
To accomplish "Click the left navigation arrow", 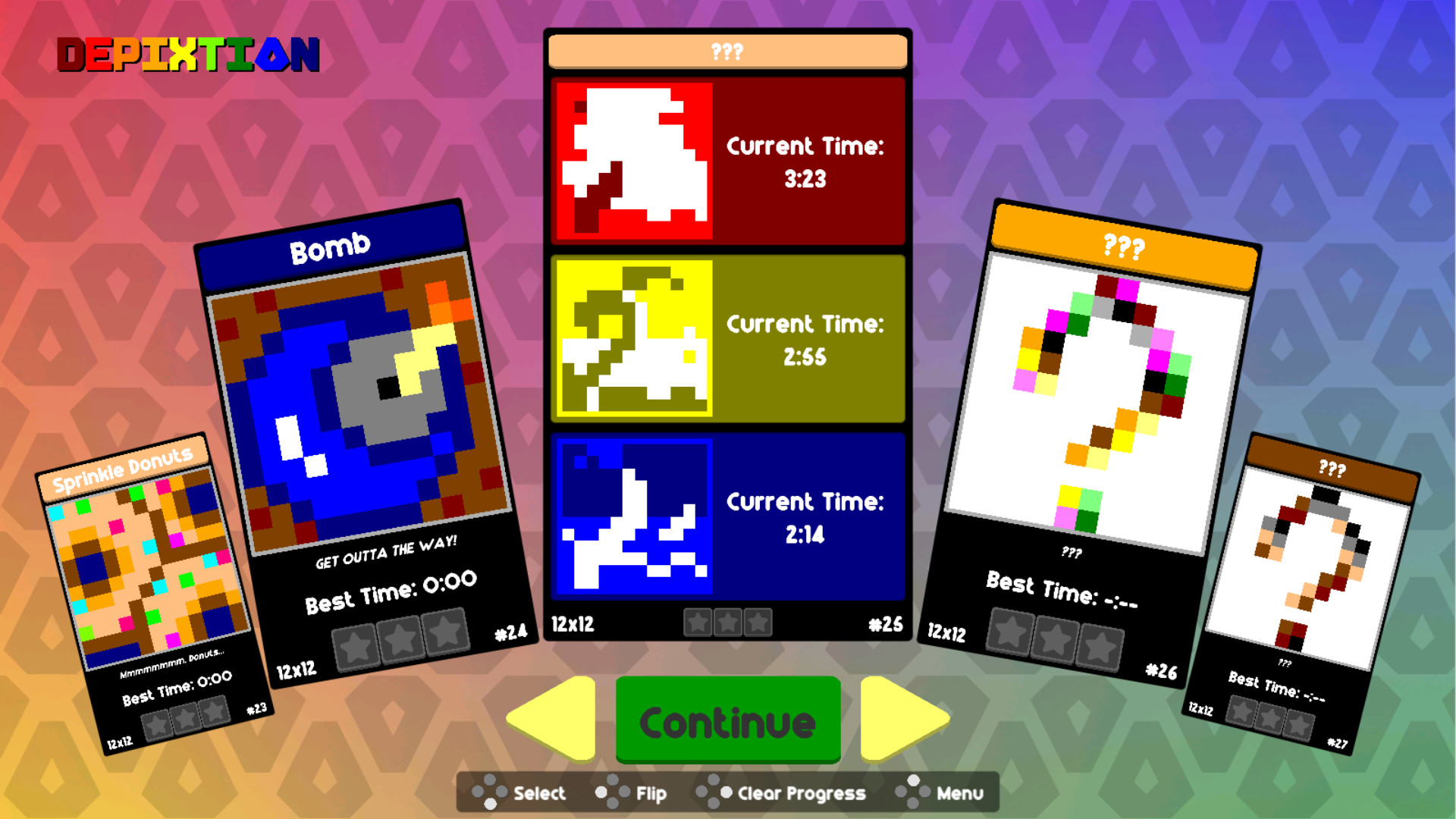I will 549,722.
